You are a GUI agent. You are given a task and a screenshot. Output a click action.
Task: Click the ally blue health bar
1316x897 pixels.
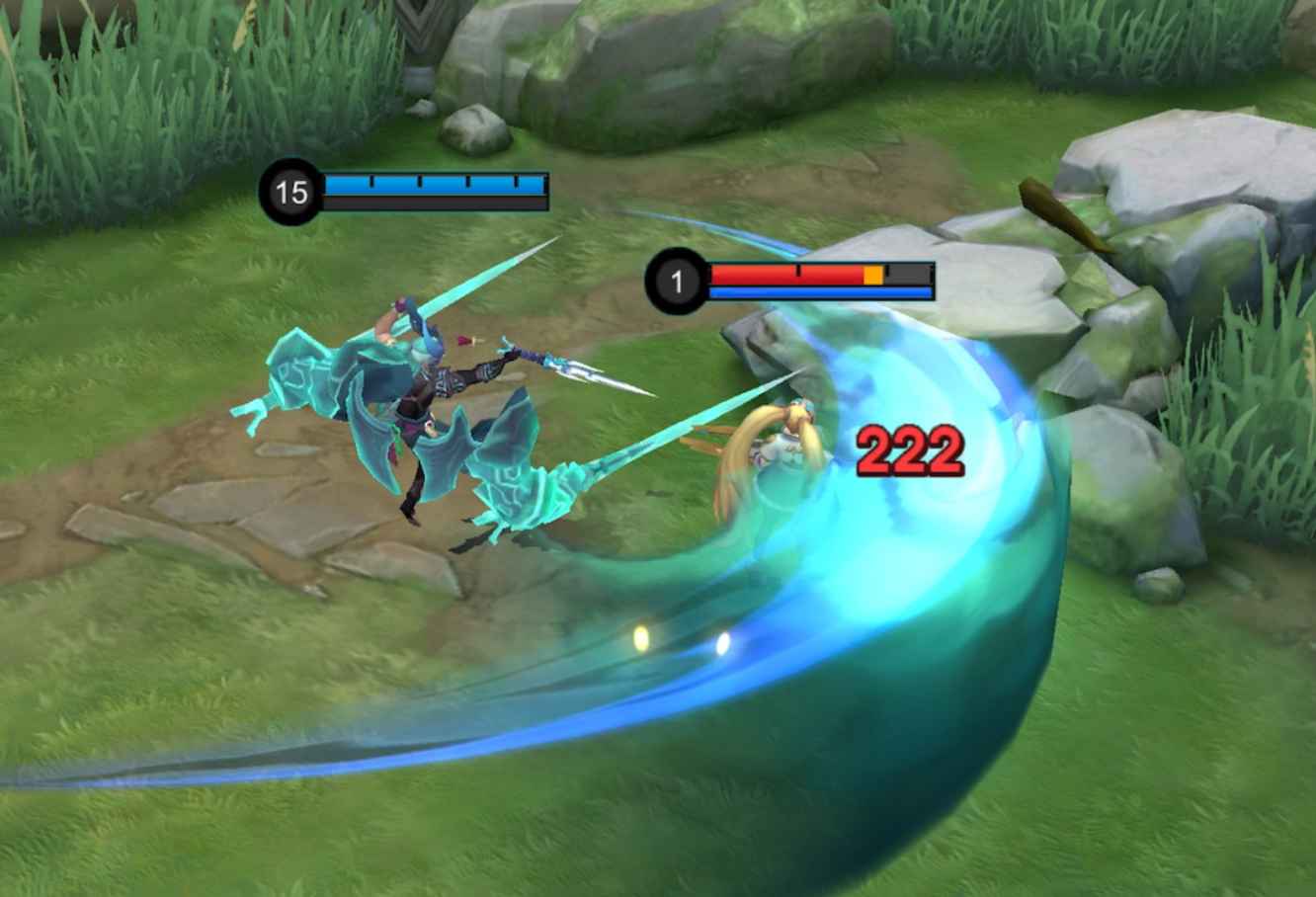pos(435,185)
